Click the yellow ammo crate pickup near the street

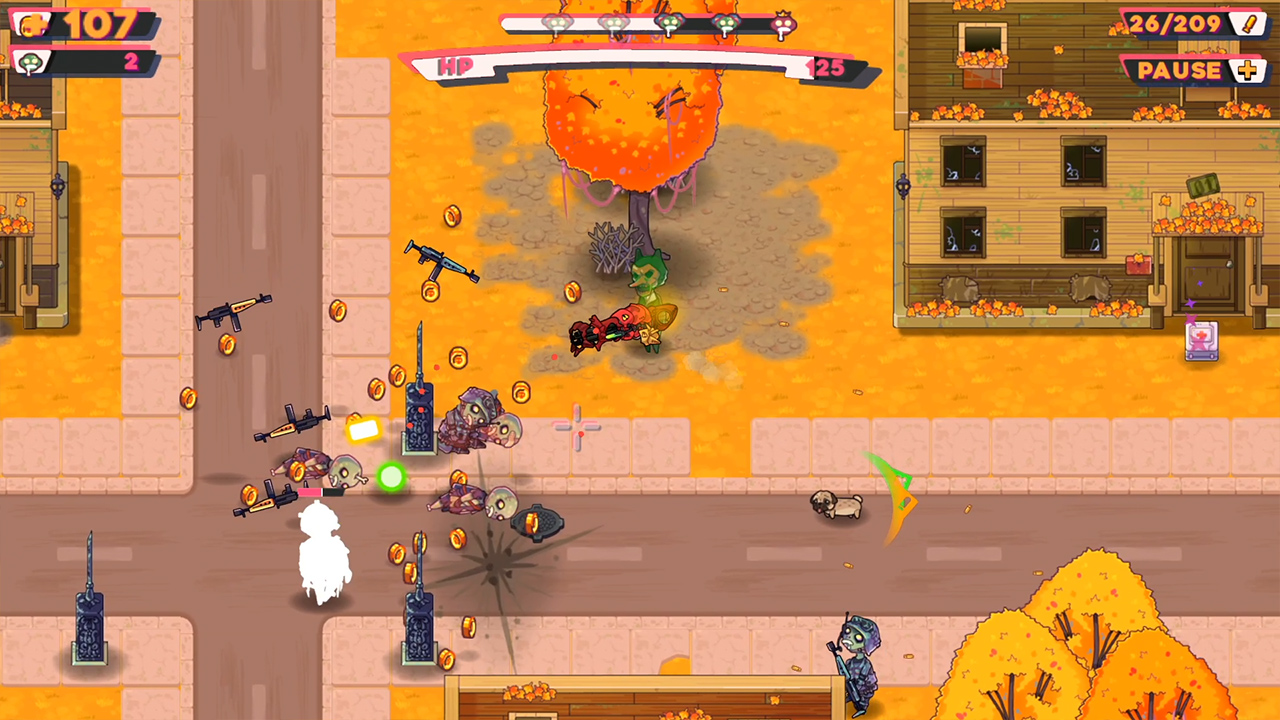coord(363,430)
